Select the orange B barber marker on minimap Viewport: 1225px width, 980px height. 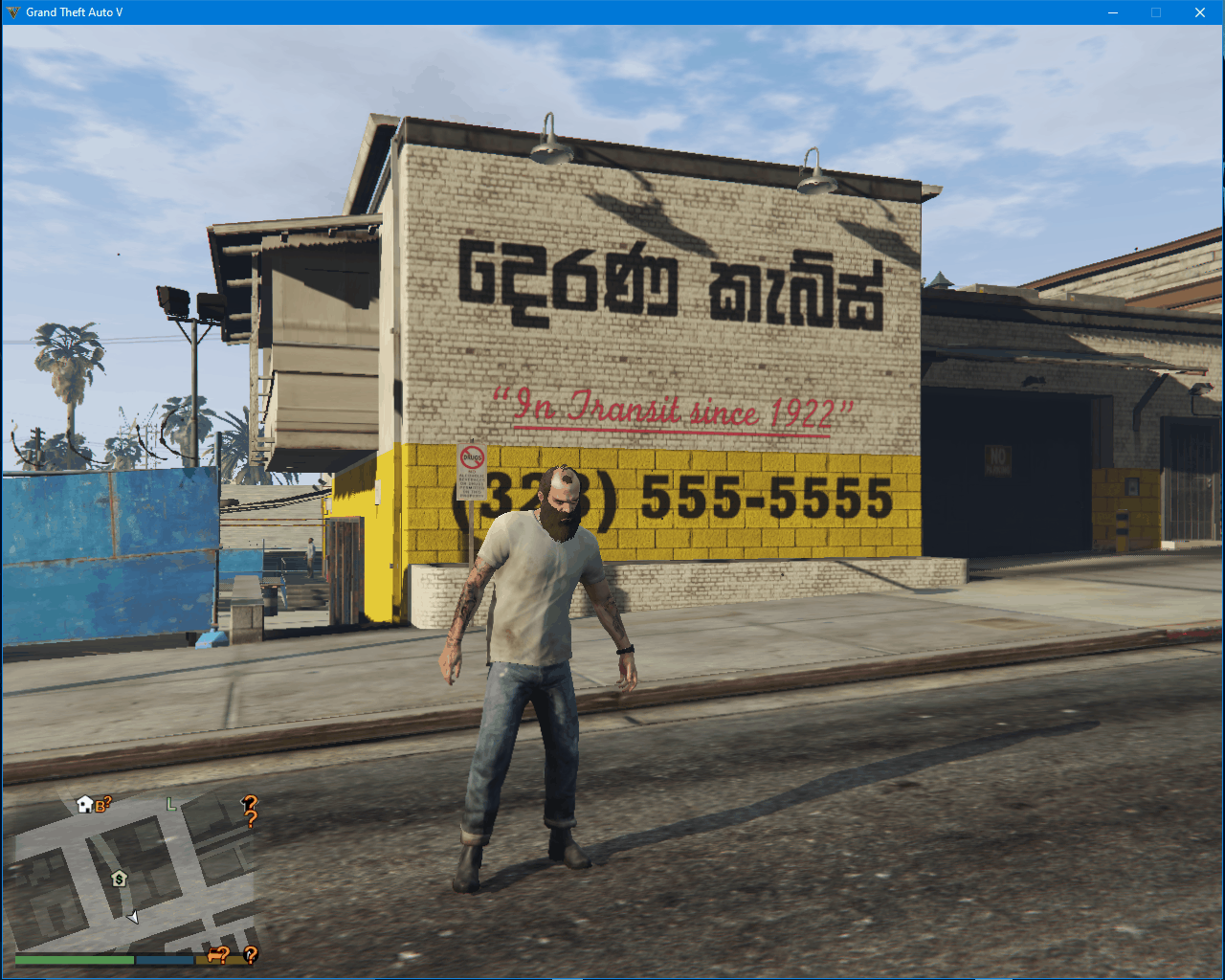click(100, 805)
